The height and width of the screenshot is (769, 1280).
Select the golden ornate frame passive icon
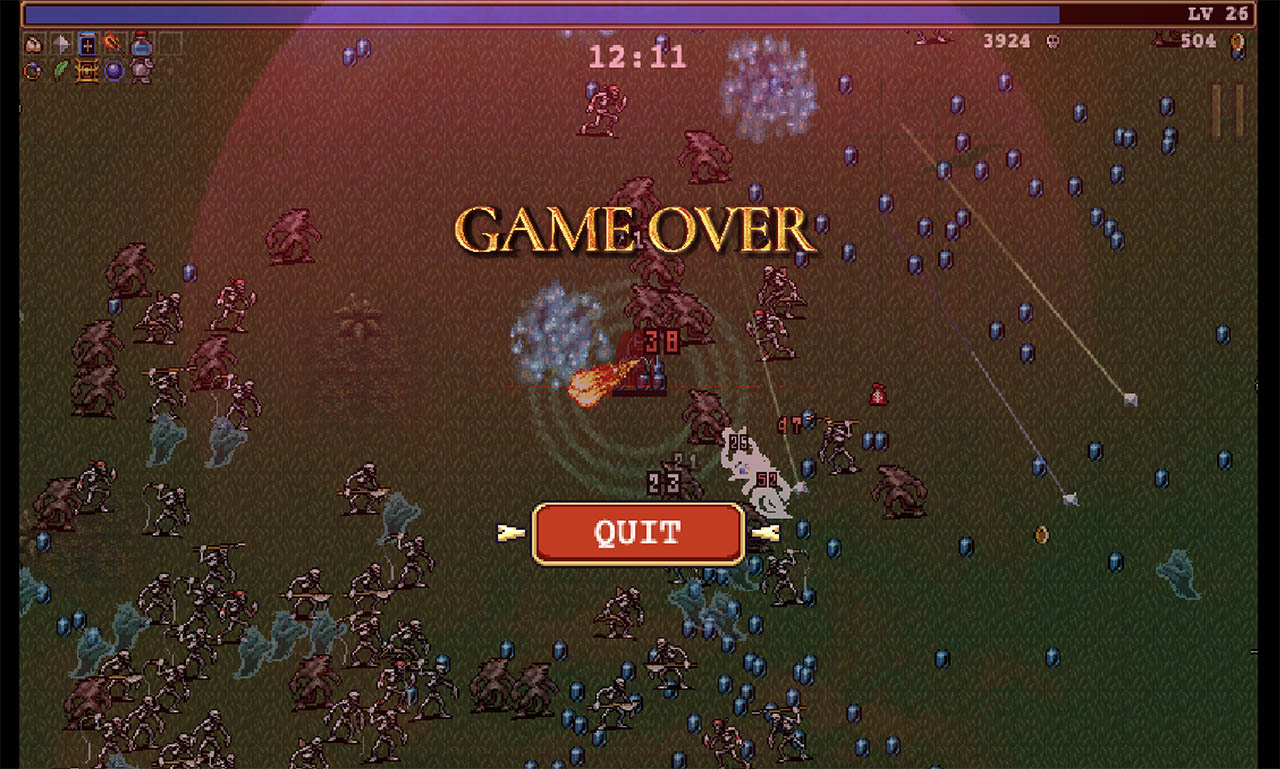pyautogui.click(x=88, y=72)
